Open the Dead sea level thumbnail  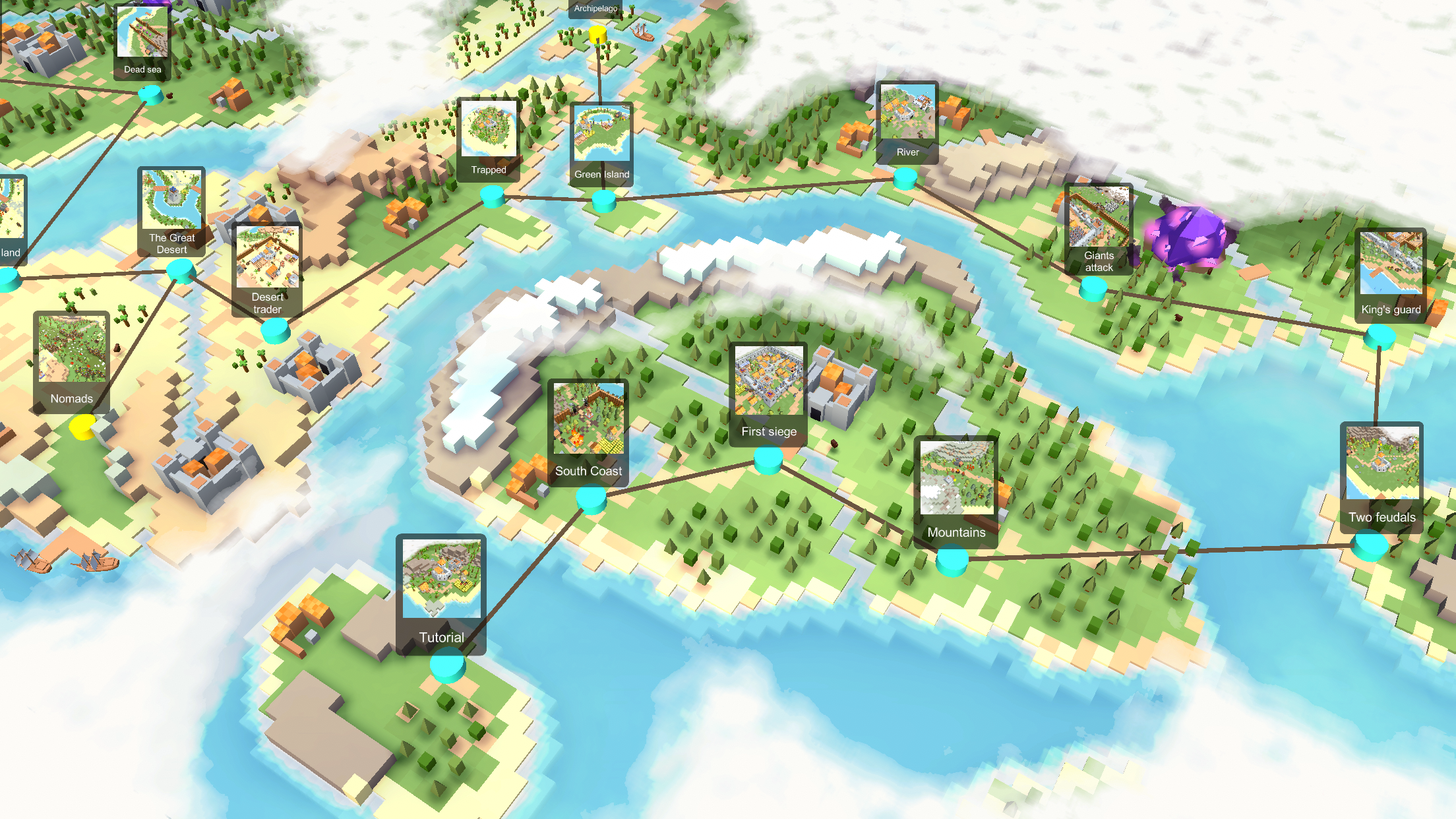[141, 33]
